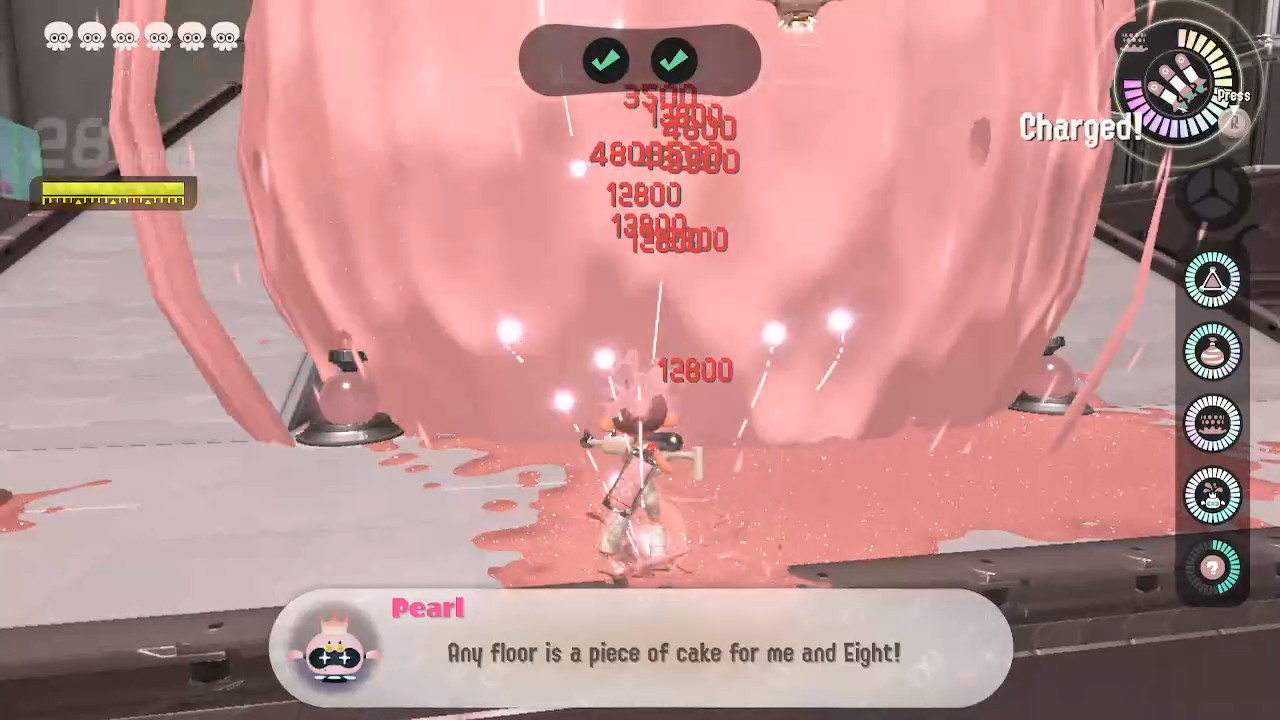Click the question mark mystery weapon icon
This screenshot has height=720, width=1280.
[x=1213, y=566]
